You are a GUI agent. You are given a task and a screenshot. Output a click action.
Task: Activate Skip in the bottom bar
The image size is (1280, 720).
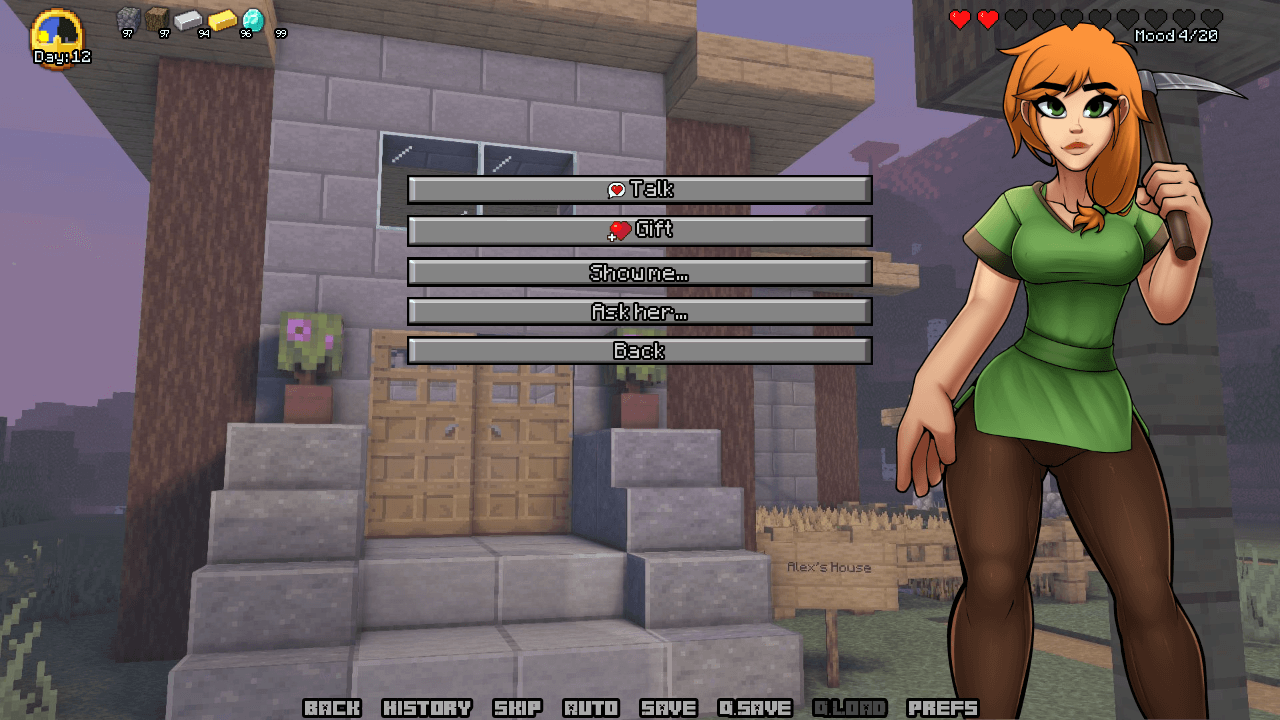point(518,708)
